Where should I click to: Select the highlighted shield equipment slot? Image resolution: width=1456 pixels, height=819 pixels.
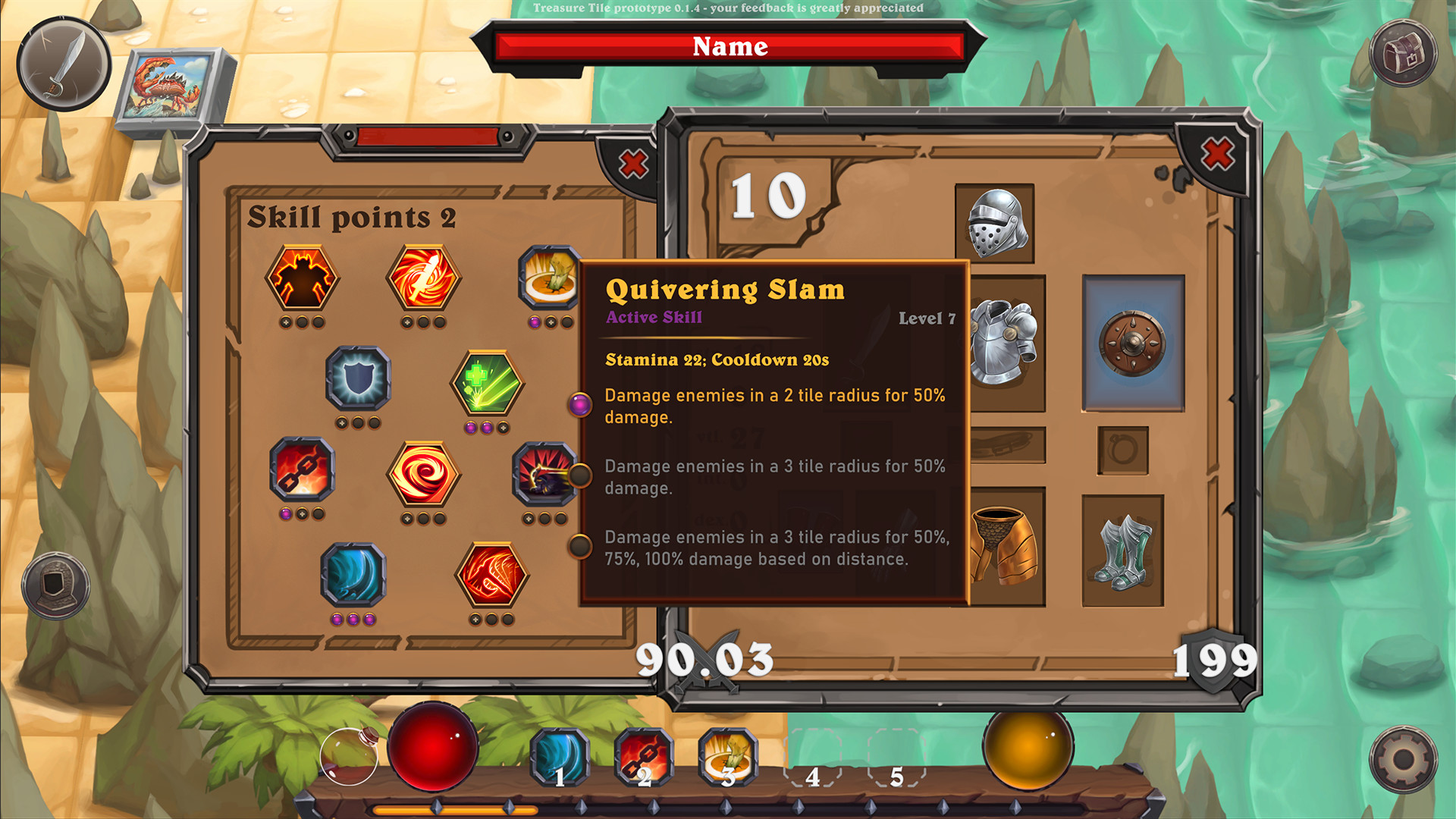[x=1133, y=344]
